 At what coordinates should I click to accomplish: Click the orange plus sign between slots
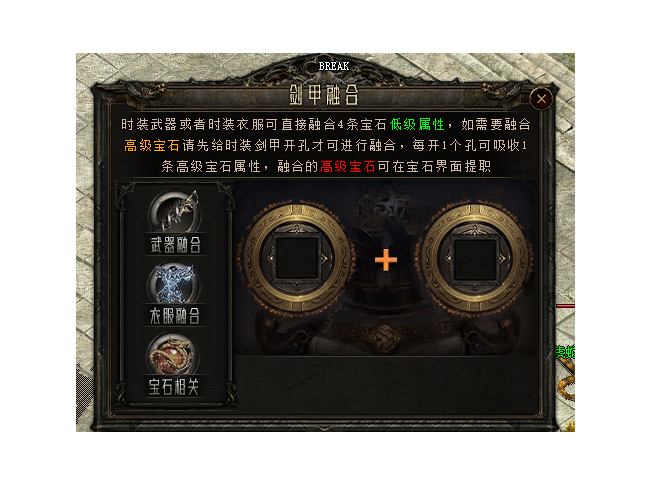[x=386, y=260]
